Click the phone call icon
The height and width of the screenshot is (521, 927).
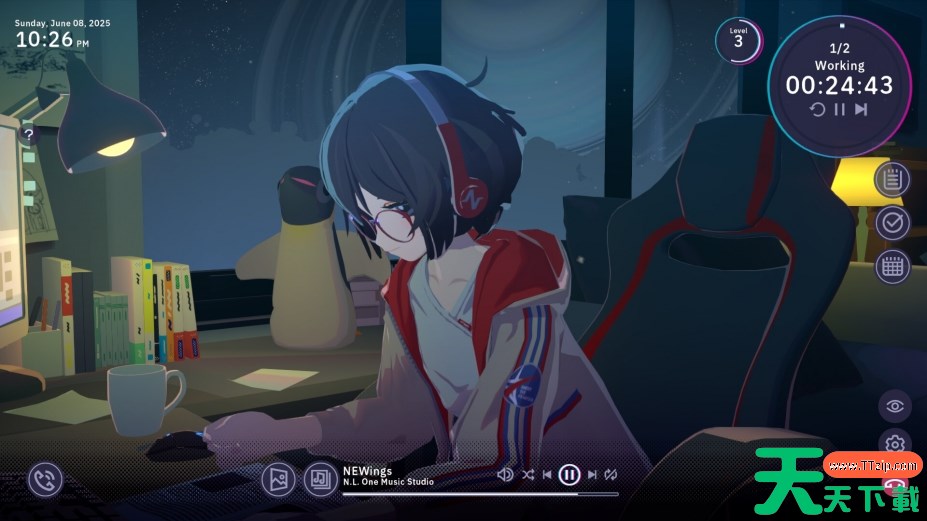[x=45, y=480]
